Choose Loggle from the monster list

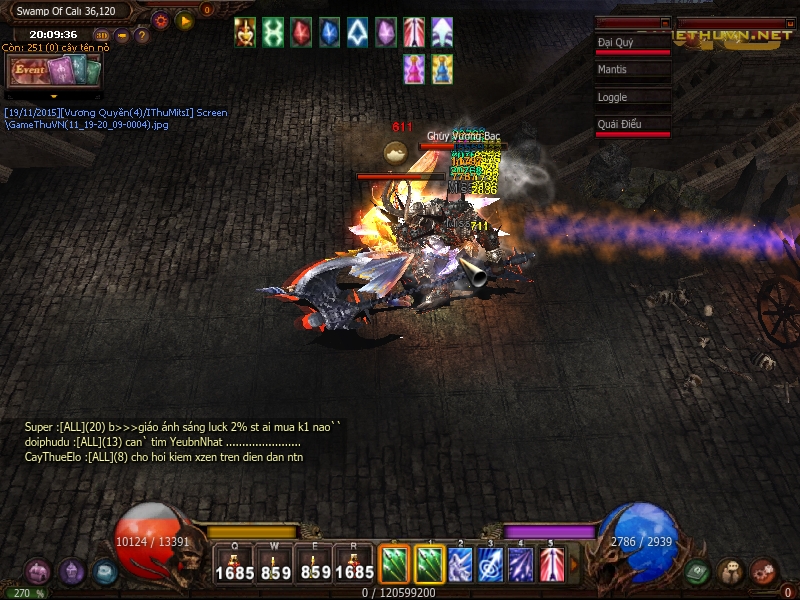632,98
